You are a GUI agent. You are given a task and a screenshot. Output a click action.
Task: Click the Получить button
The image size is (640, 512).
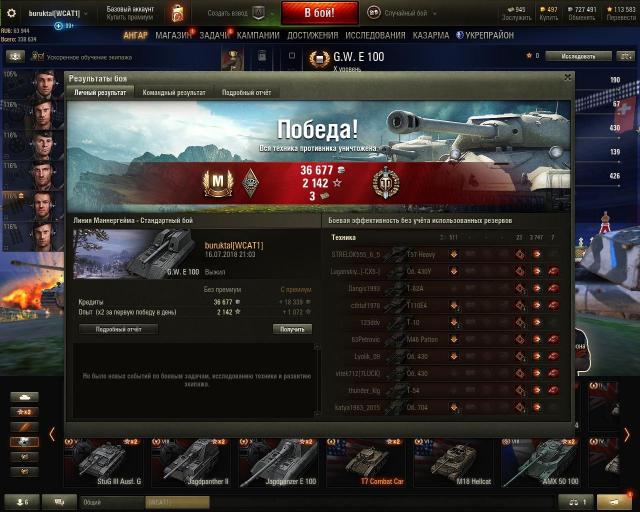click(292, 329)
